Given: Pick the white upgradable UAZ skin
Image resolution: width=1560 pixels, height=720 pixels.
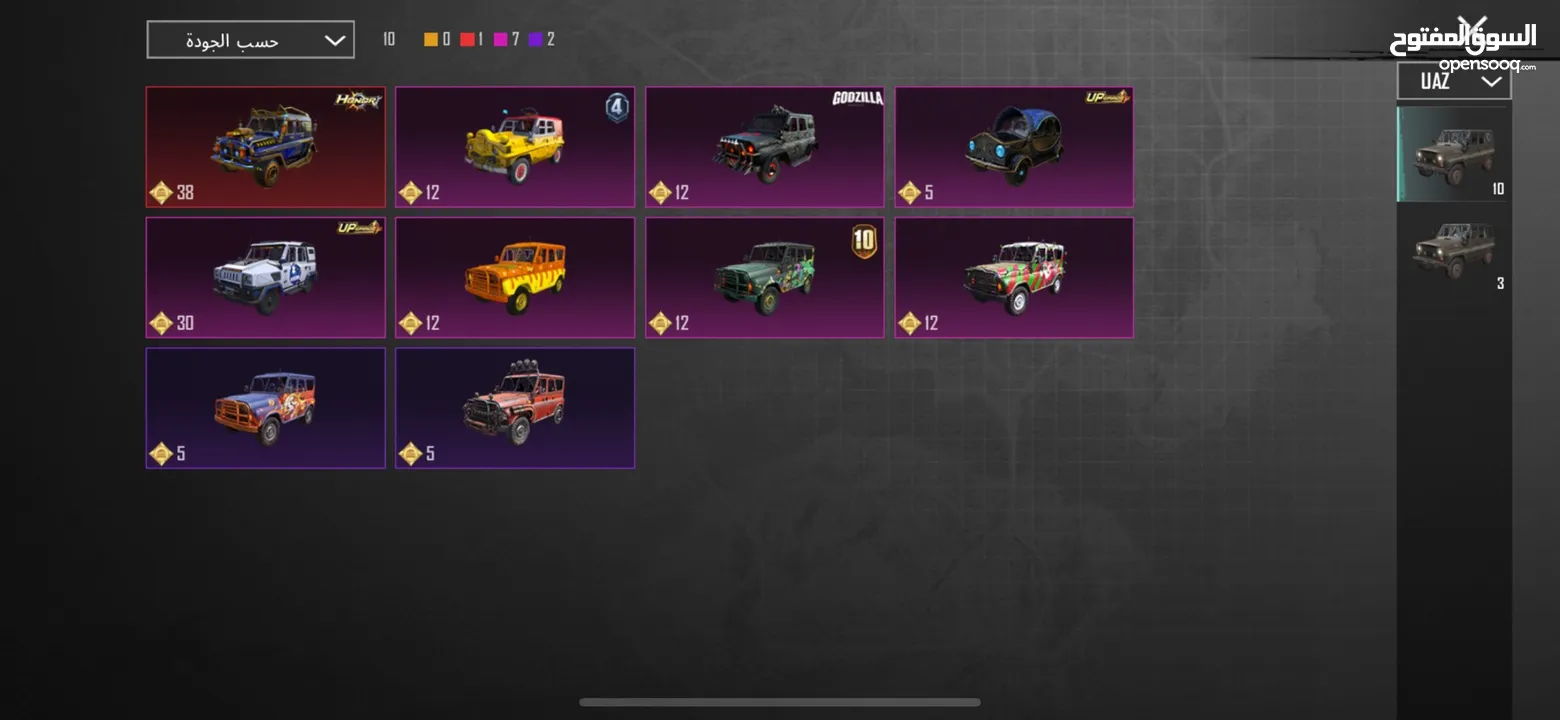Looking at the screenshot, I should (265, 277).
